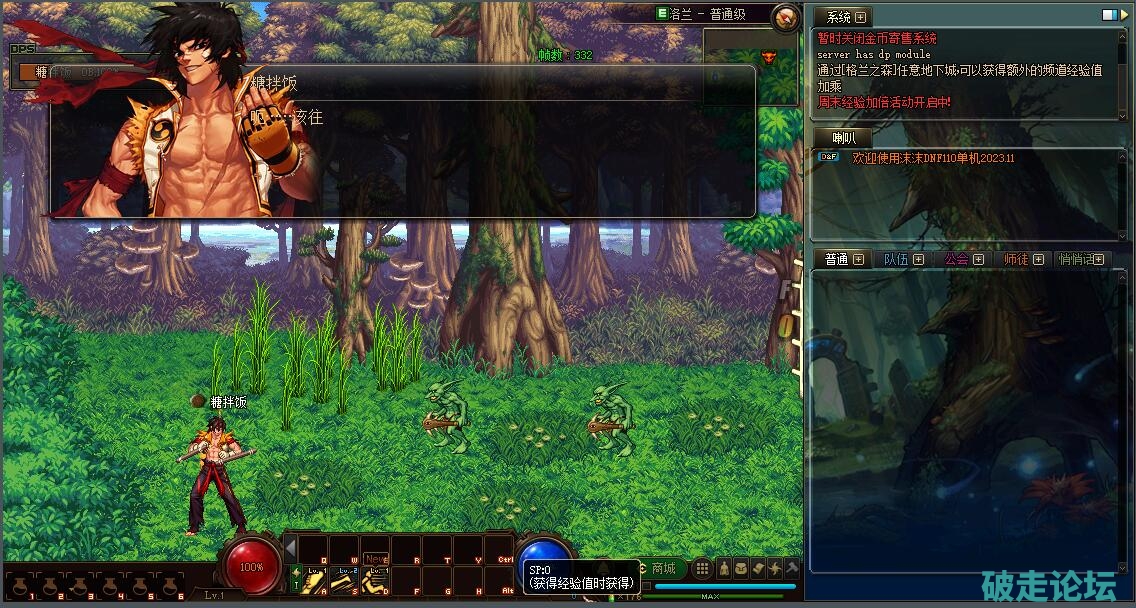This screenshot has width=1136, height=608.
Task: Switch to the 队伍 party chat tab
Action: point(897,259)
